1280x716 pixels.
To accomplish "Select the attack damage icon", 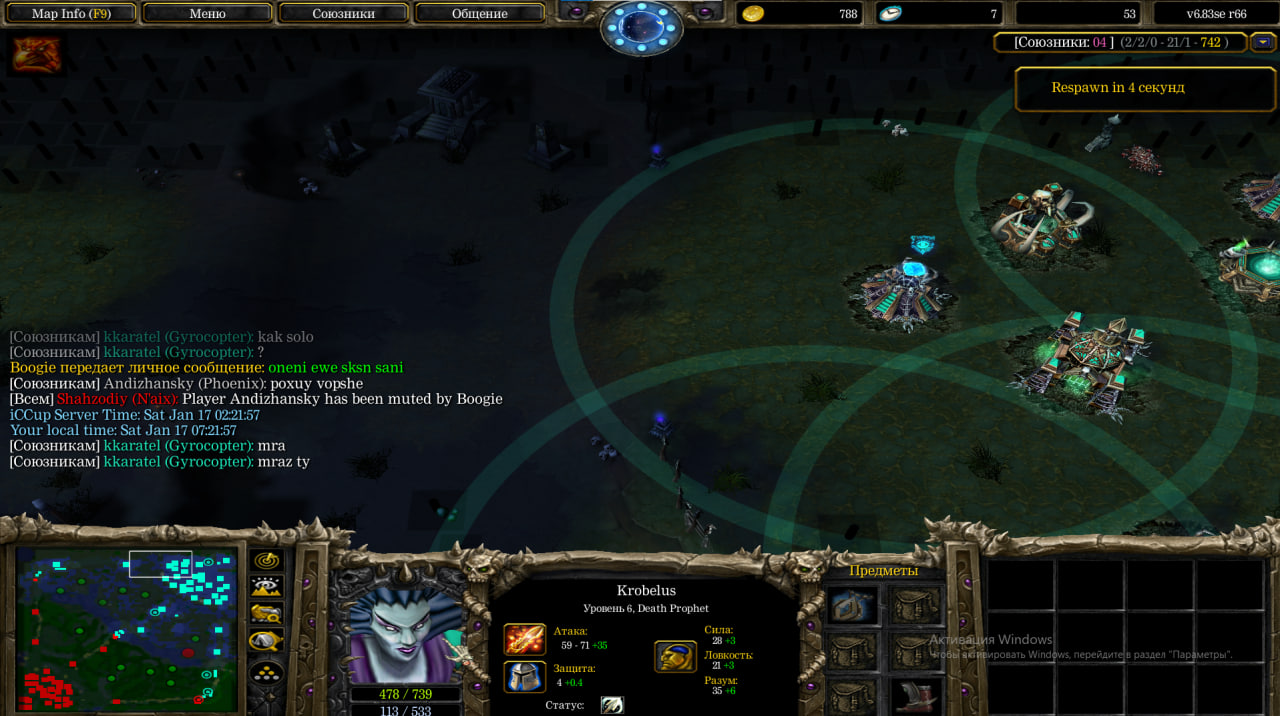I will point(524,639).
